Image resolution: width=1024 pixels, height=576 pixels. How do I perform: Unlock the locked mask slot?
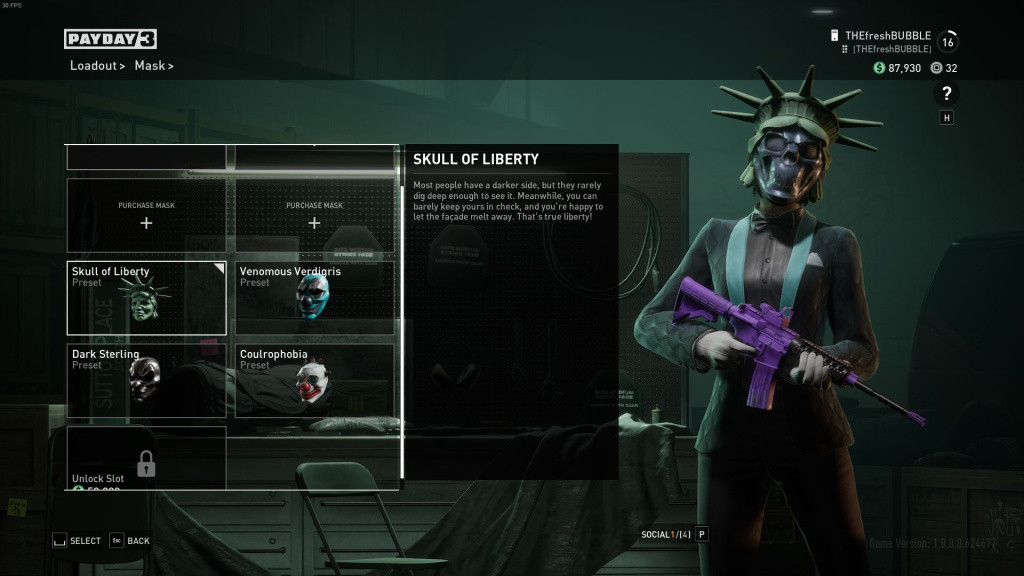tap(146, 460)
